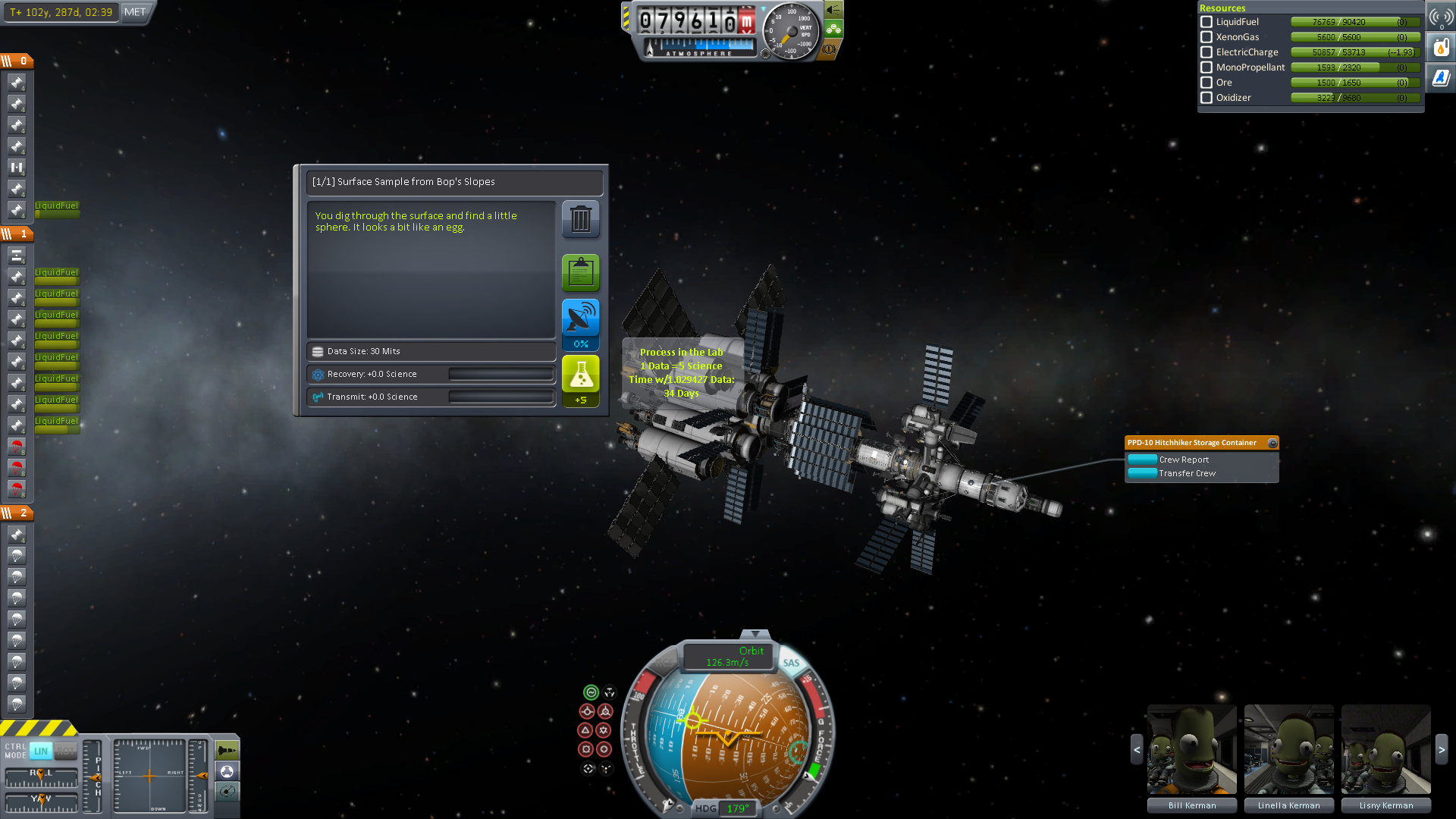The height and width of the screenshot is (819, 1456).
Task: Toggle the Oxidizer resource checkbox
Action: pyautogui.click(x=1207, y=98)
